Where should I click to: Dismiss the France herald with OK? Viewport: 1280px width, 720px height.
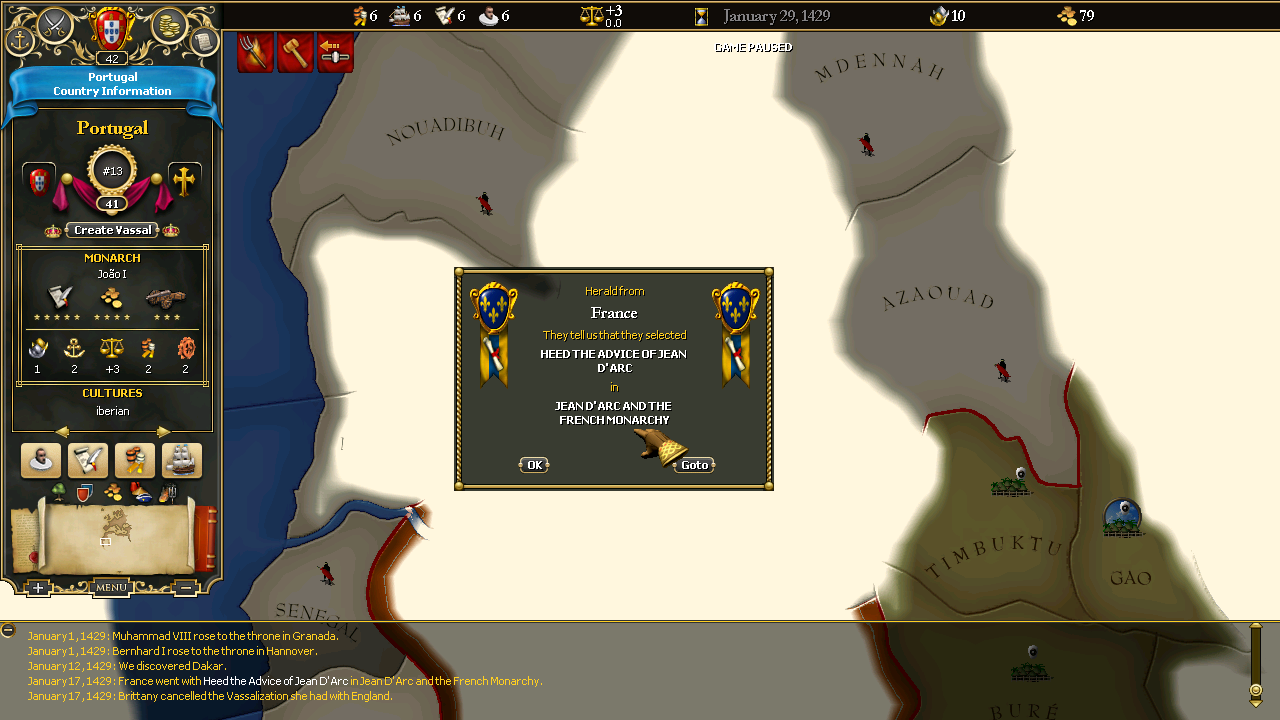[x=534, y=465]
